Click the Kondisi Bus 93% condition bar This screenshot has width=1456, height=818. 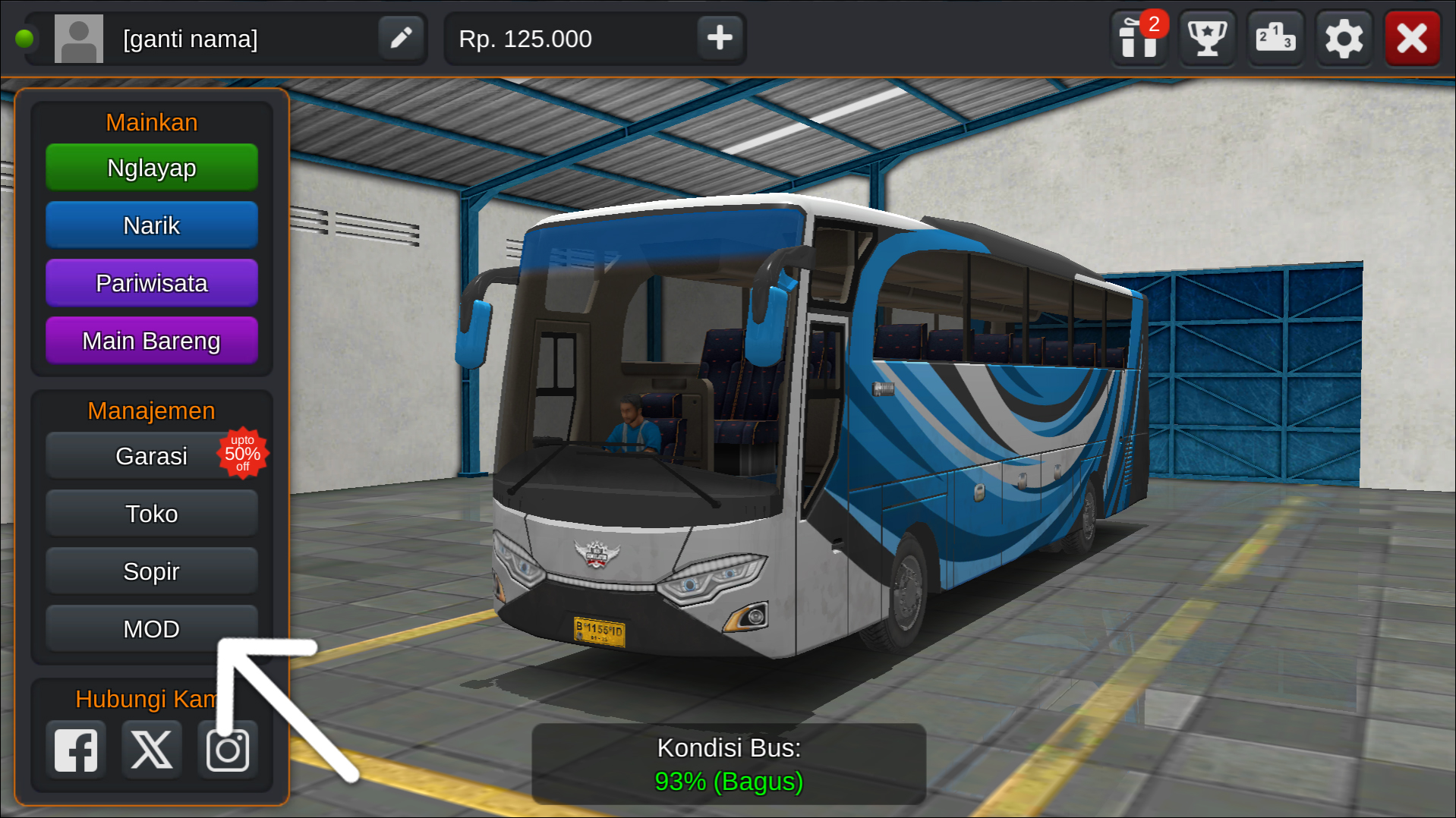tap(728, 764)
